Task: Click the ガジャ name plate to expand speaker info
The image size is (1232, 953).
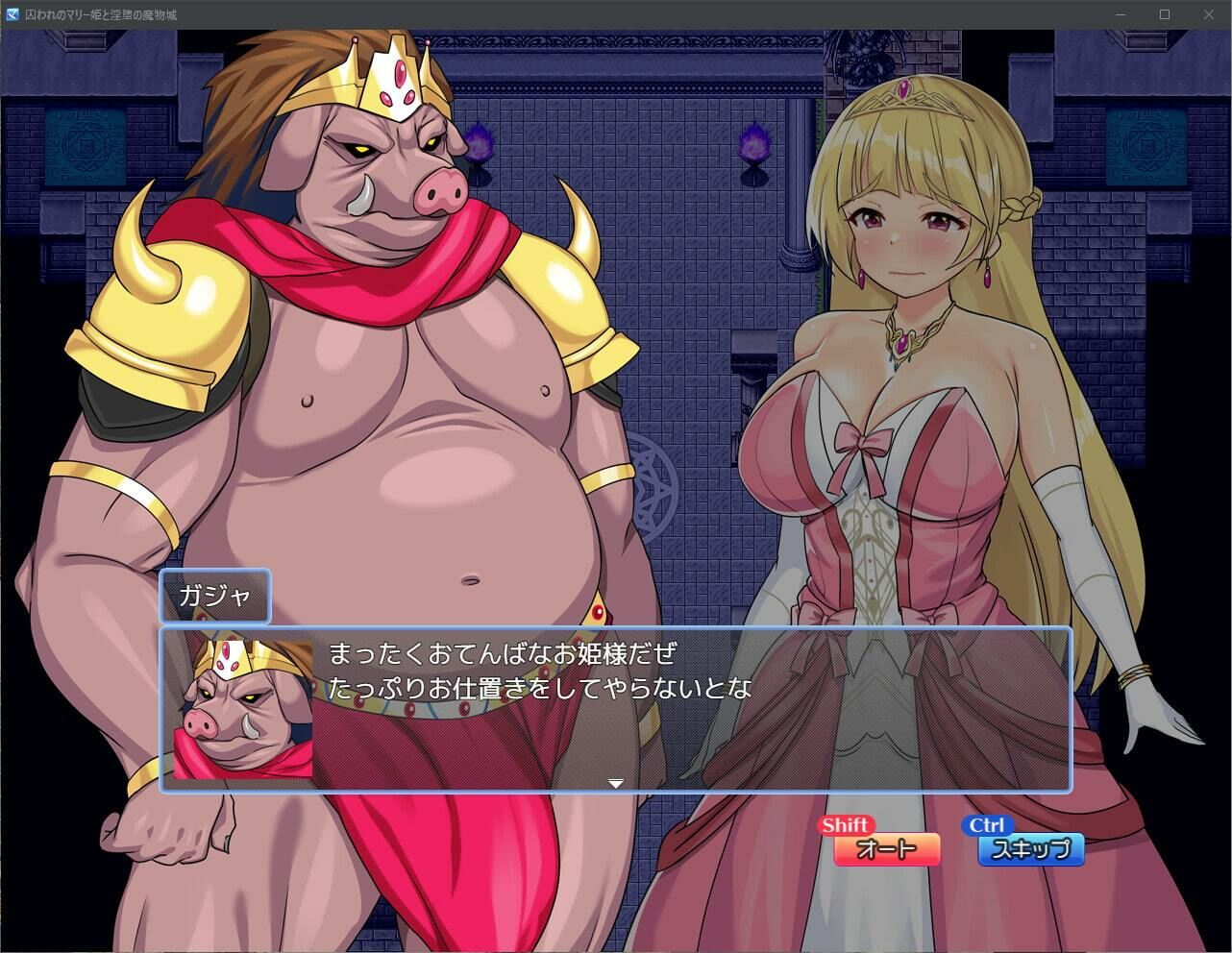Action: coord(214,596)
